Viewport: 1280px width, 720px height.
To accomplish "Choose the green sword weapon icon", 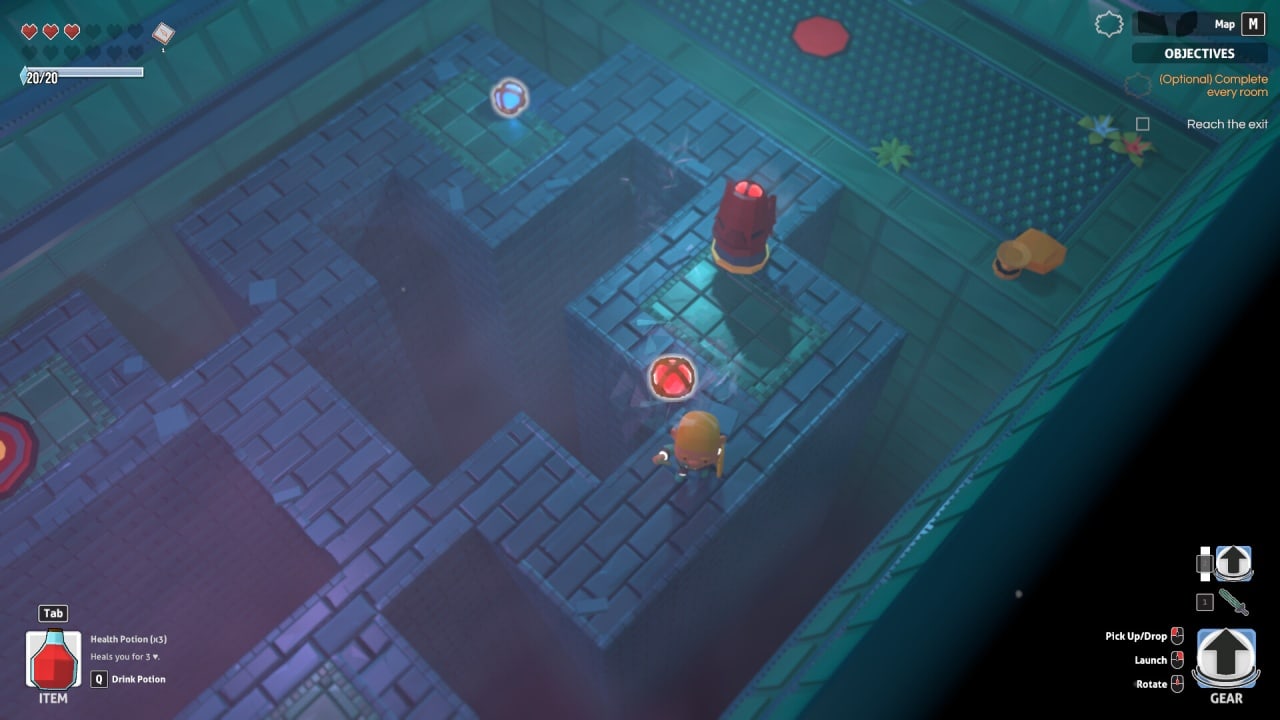I will tap(1233, 602).
